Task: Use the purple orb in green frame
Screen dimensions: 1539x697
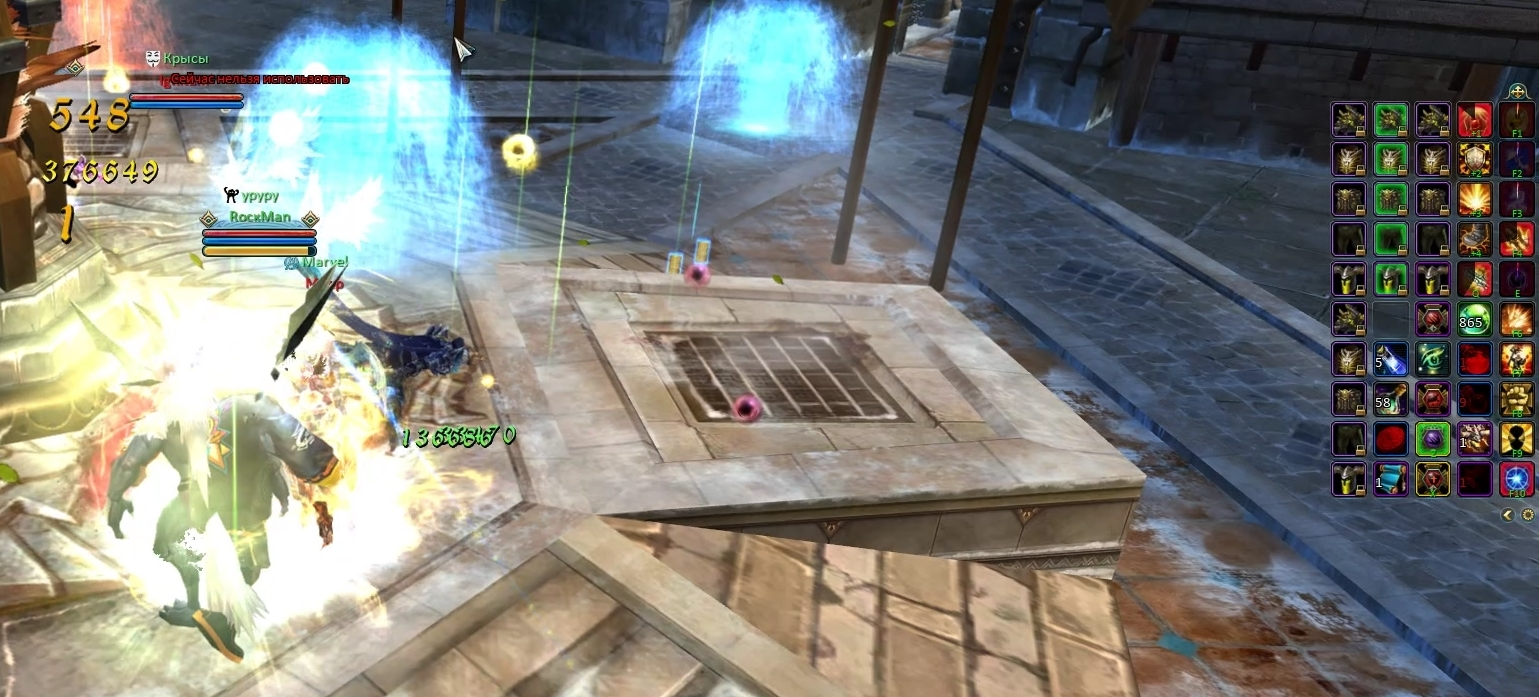Action: coord(1432,439)
